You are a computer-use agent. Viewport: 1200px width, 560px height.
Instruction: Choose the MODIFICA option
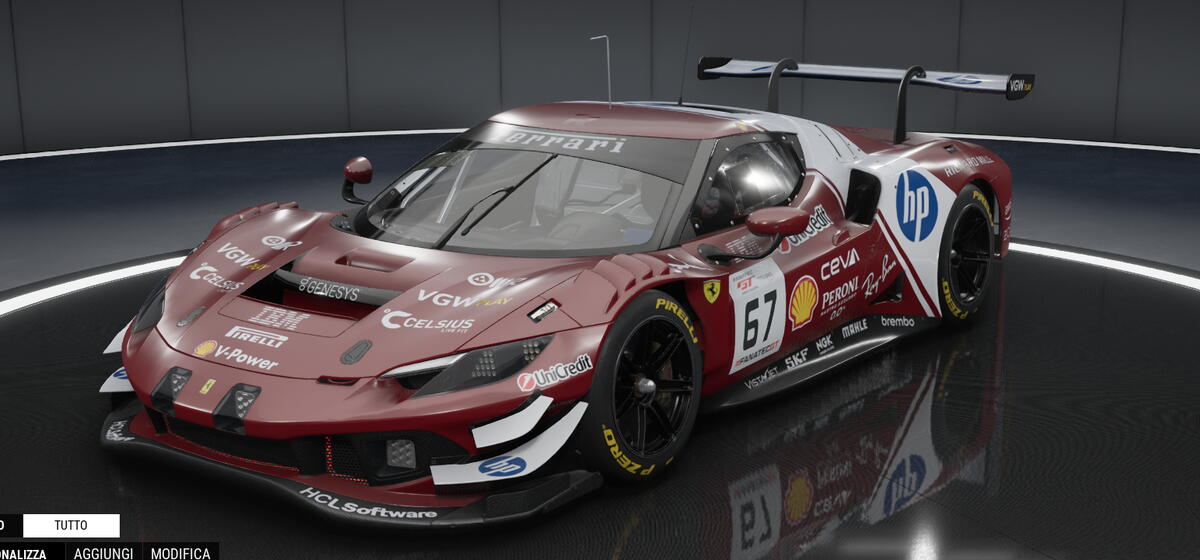tap(180, 553)
